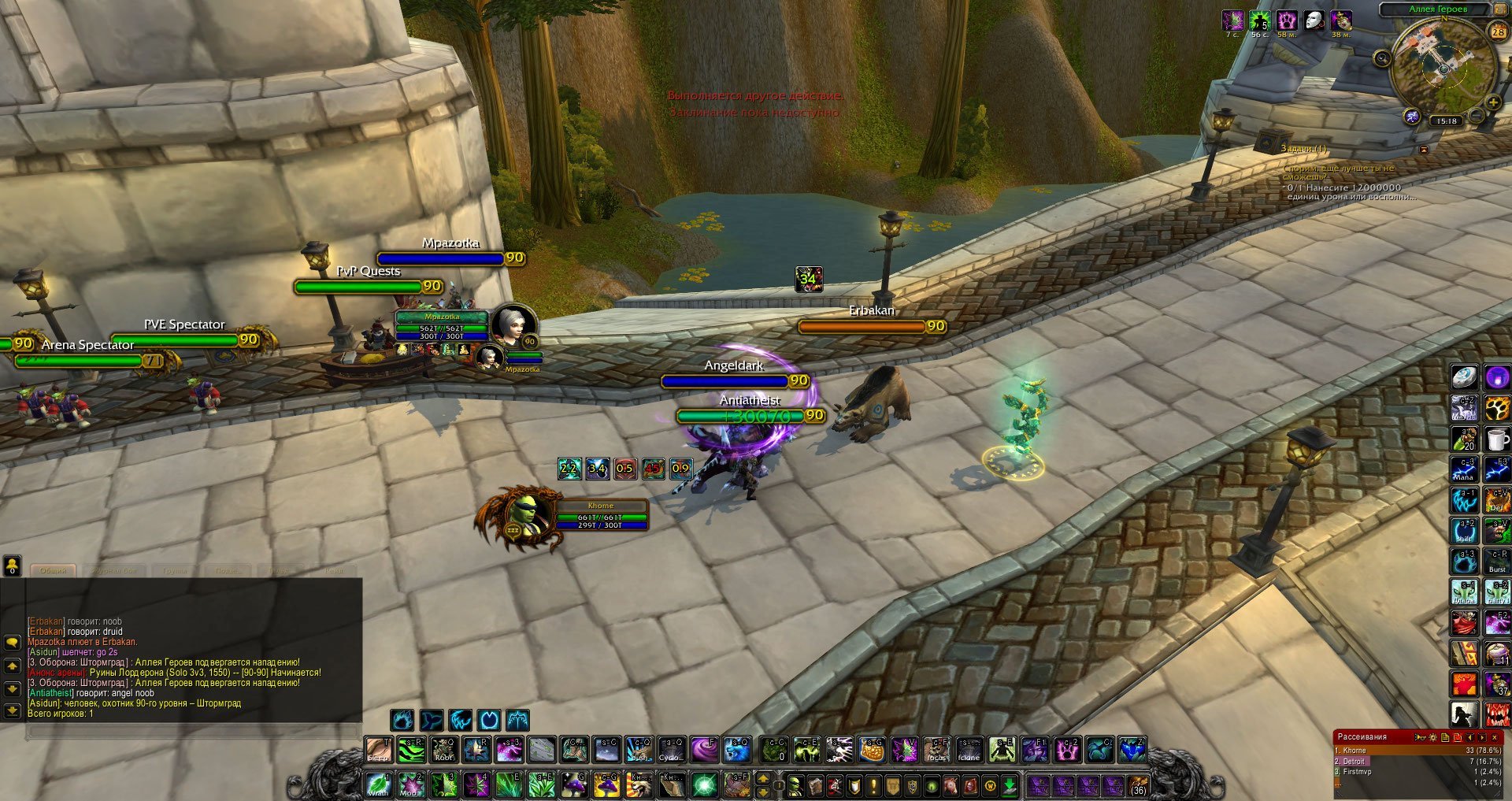
Task: Close the Рассеивания meter window
Action: (1495, 737)
